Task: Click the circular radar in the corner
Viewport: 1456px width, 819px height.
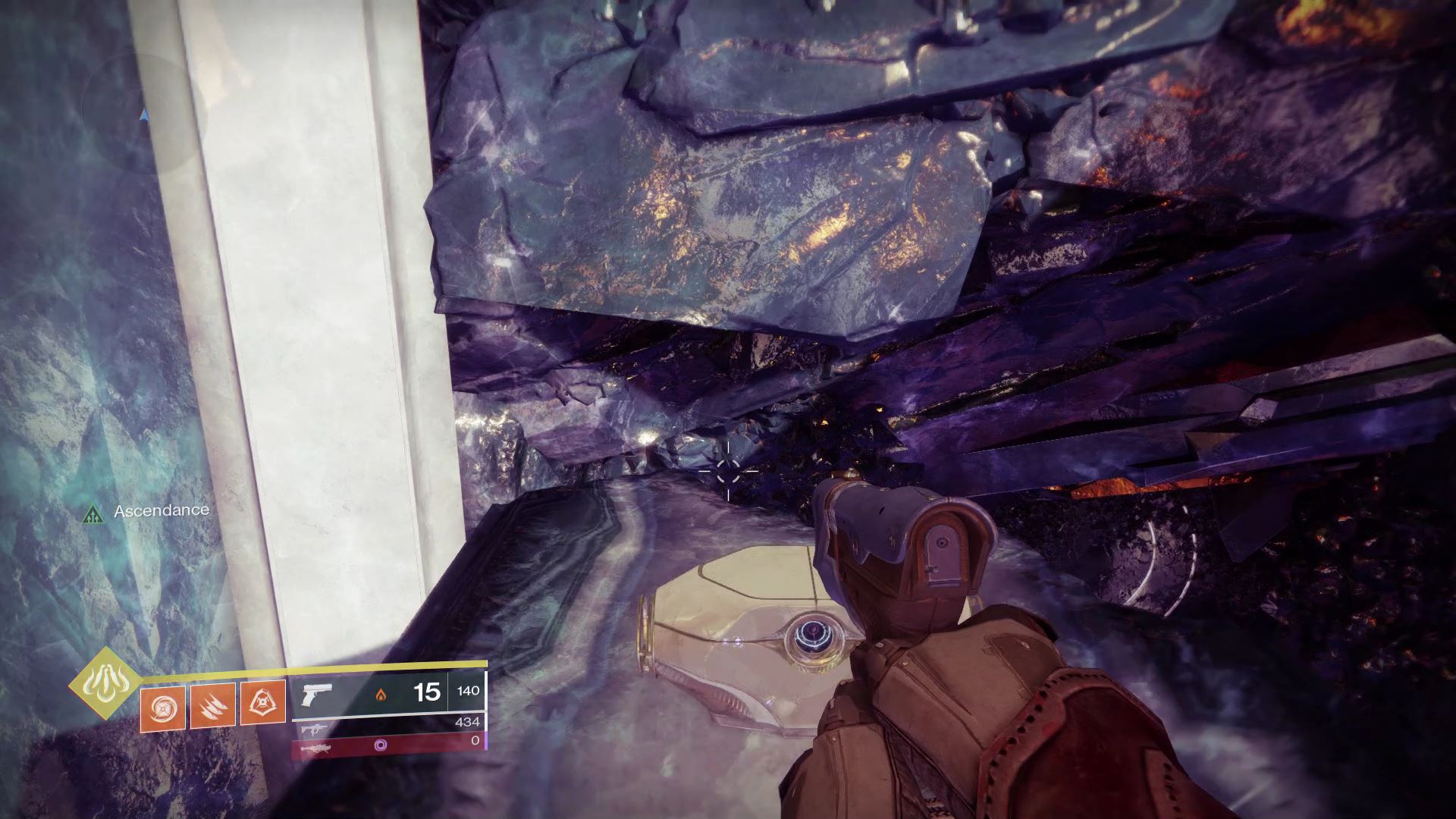Action: [x=144, y=114]
